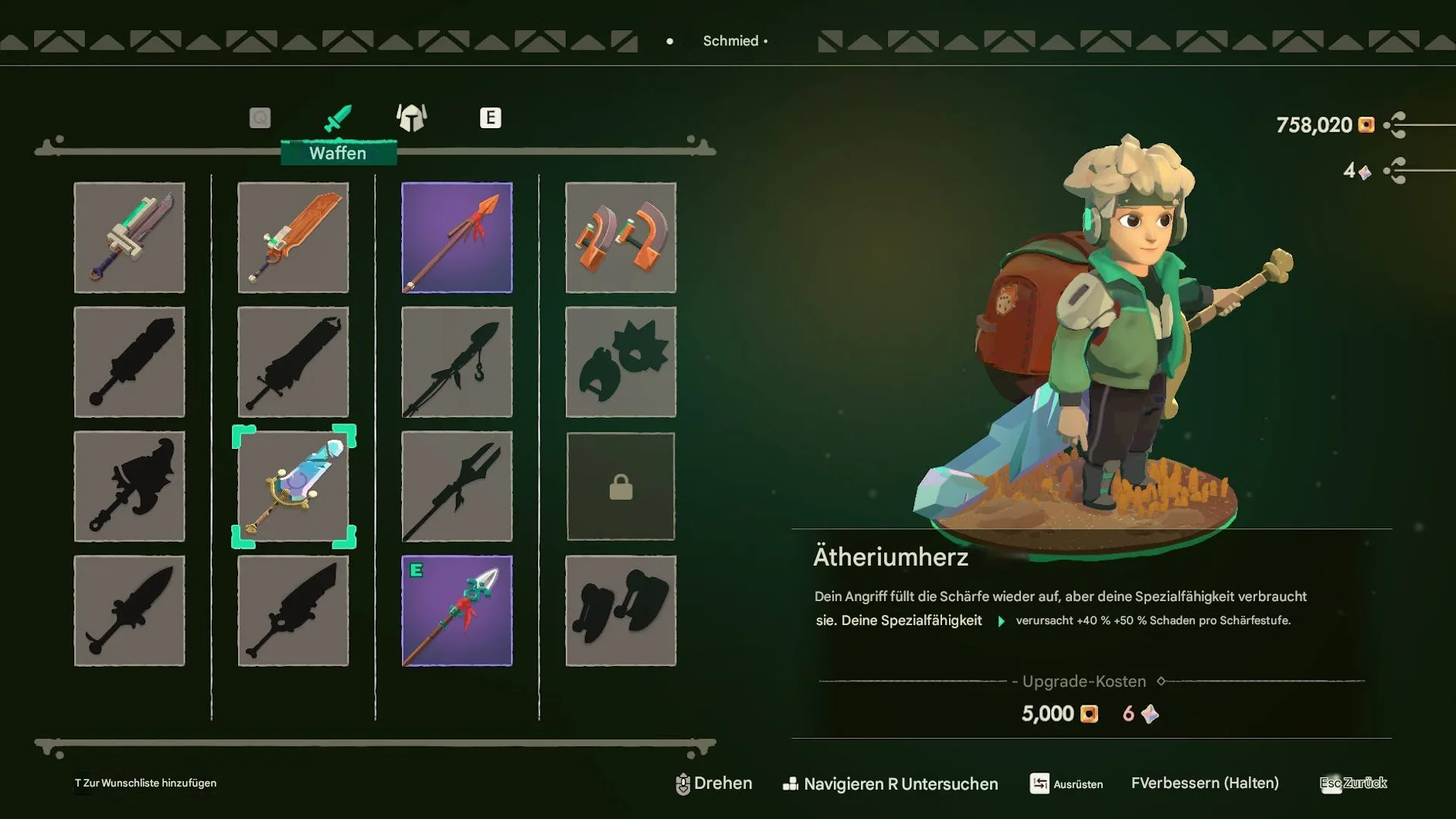The width and height of the screenshot is (1456, 819).
Task: Click 'FVerbessern (Halten)' to upgrade
Action: pyautogui.click(x=1206, y=783)
